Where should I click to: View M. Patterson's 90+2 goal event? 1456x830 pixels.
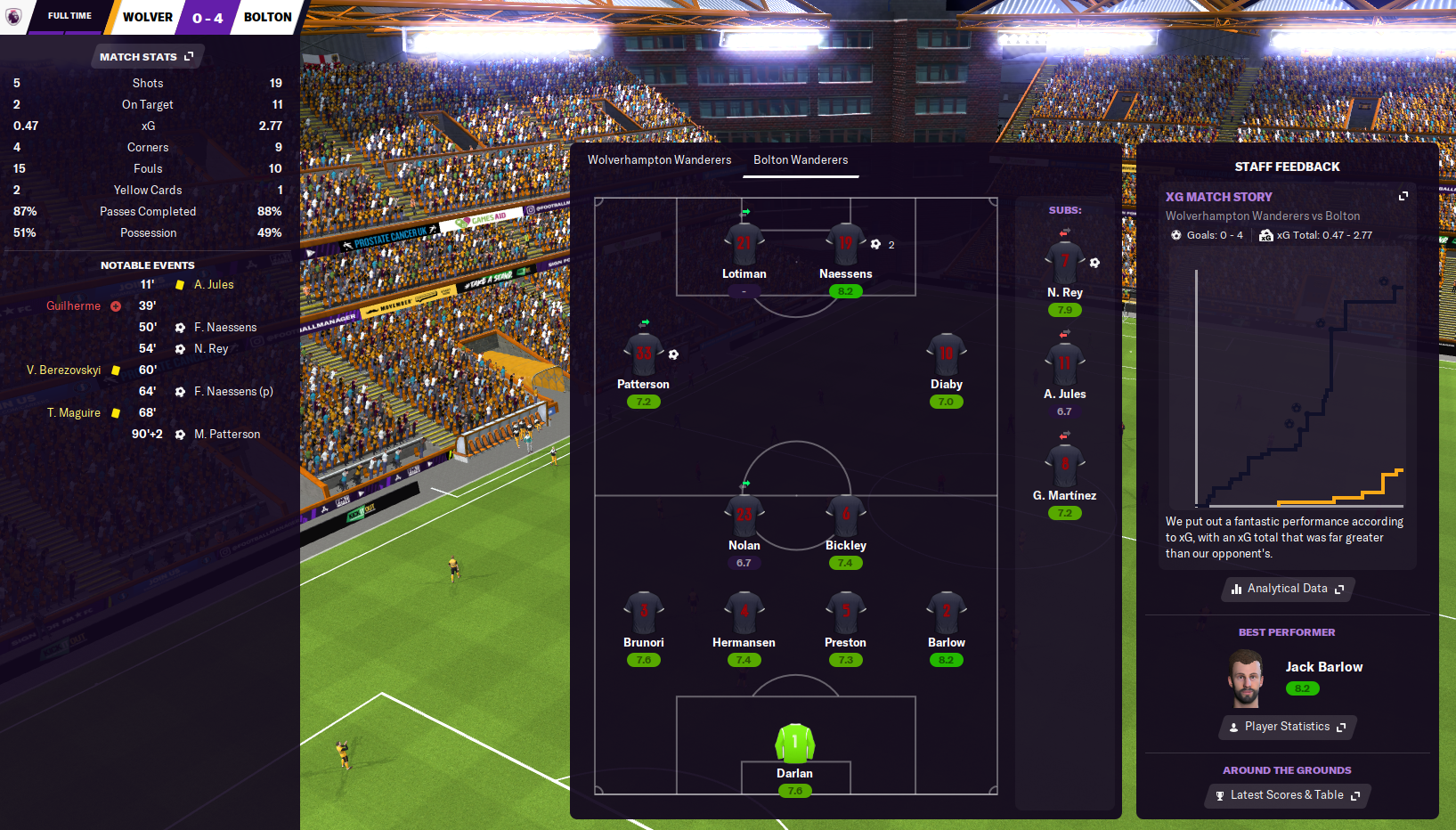(227, 435)
